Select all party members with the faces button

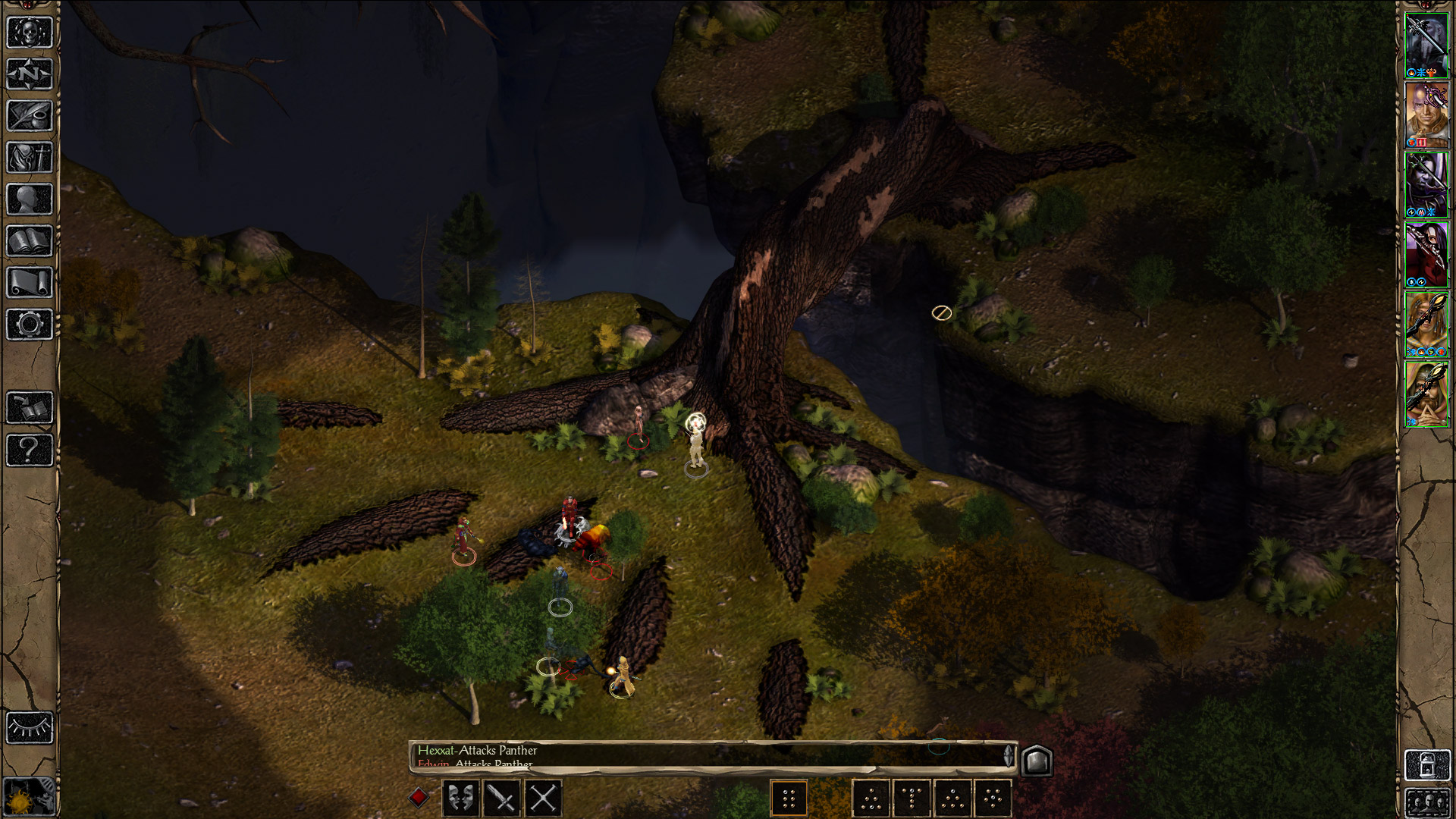coord(1426,802)
